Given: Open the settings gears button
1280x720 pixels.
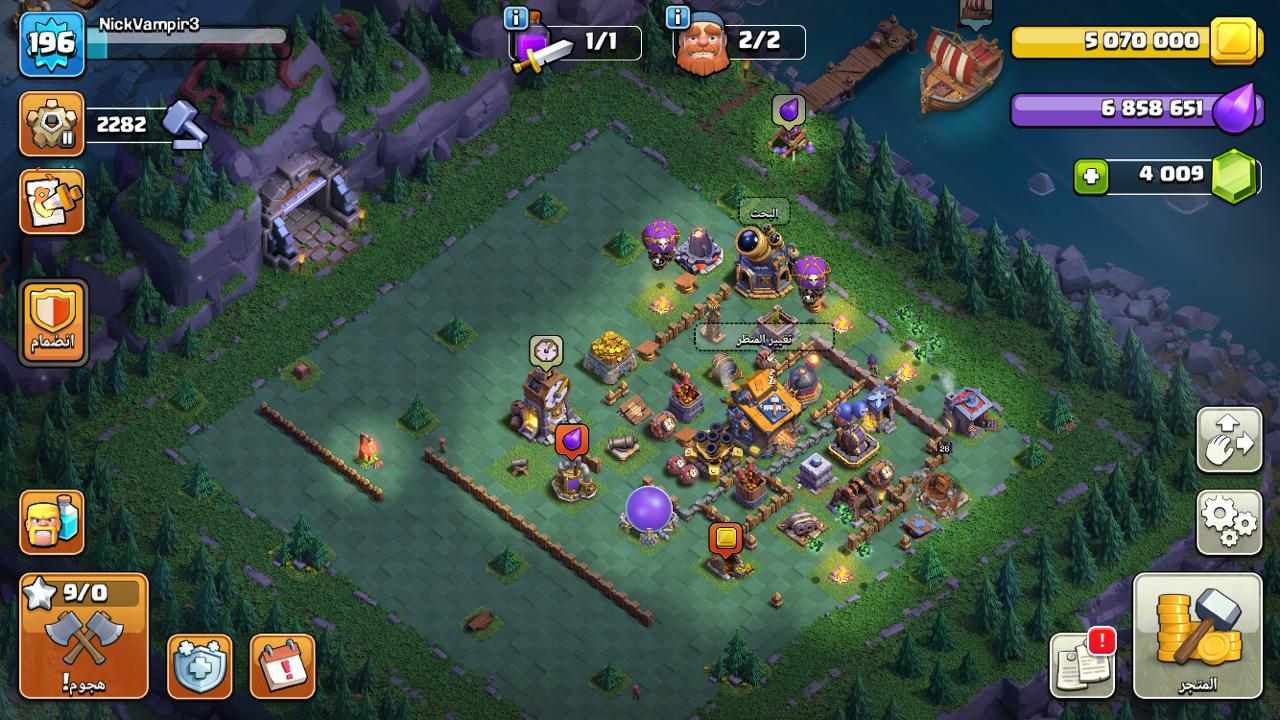Looking at the screenshot, I should click(x=1229, y=522).
